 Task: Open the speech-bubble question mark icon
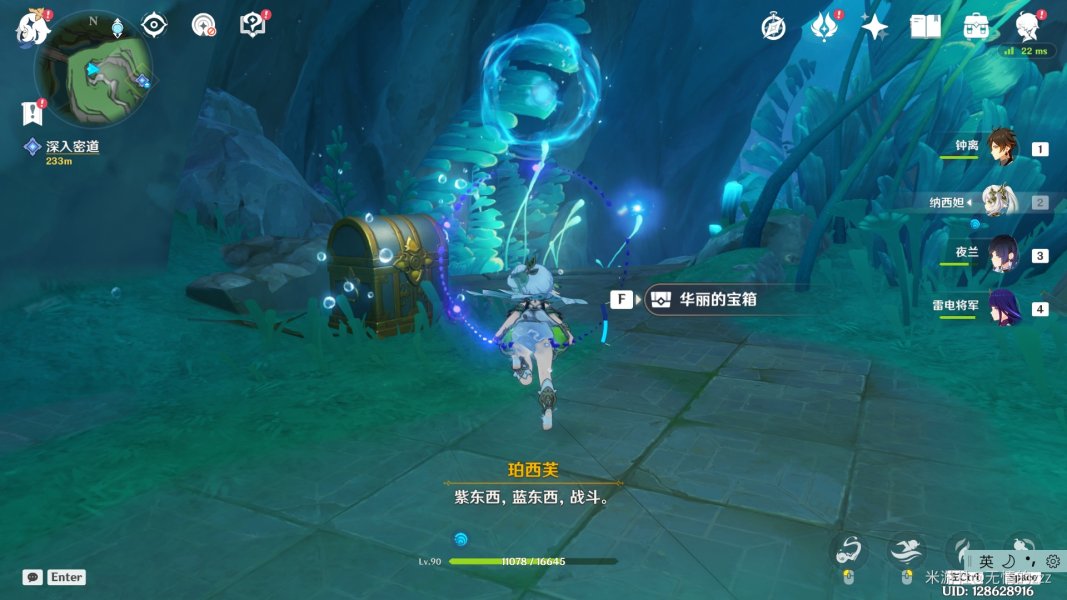(x=253, y=25)
